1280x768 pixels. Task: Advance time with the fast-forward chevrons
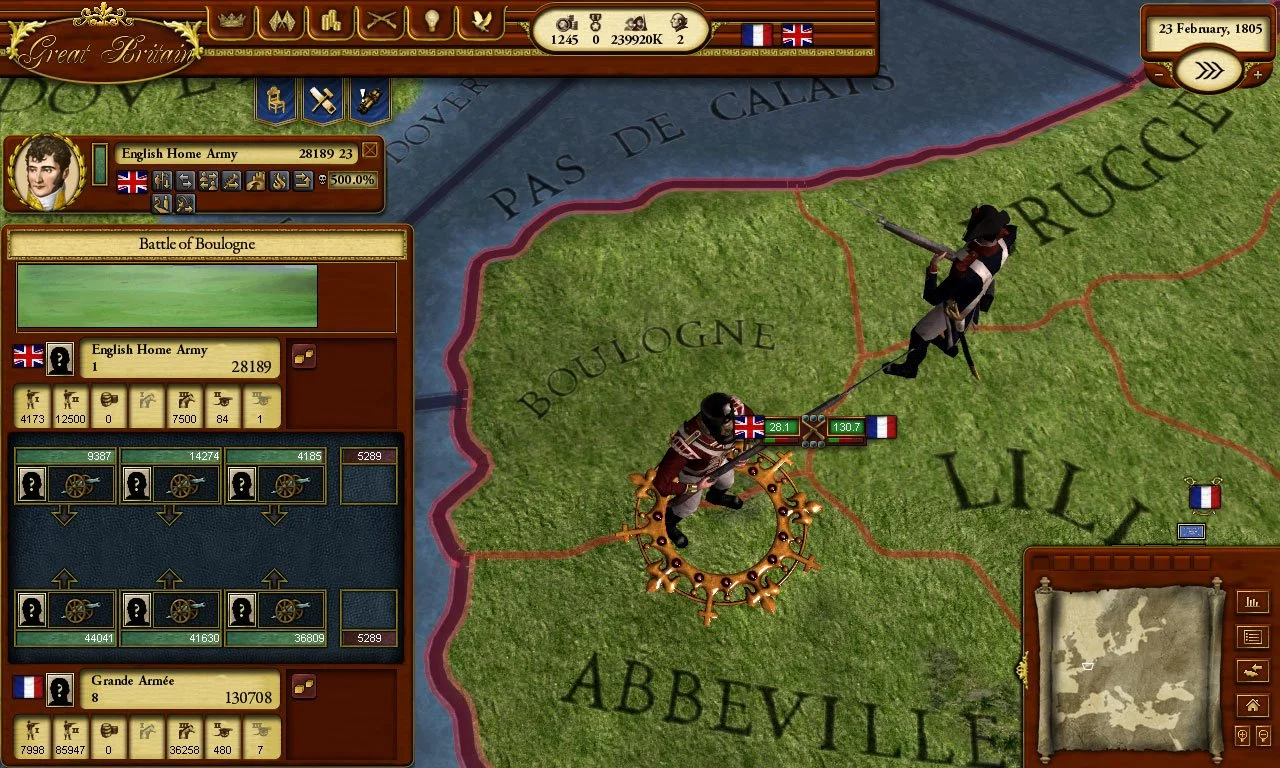point(1208,71)
